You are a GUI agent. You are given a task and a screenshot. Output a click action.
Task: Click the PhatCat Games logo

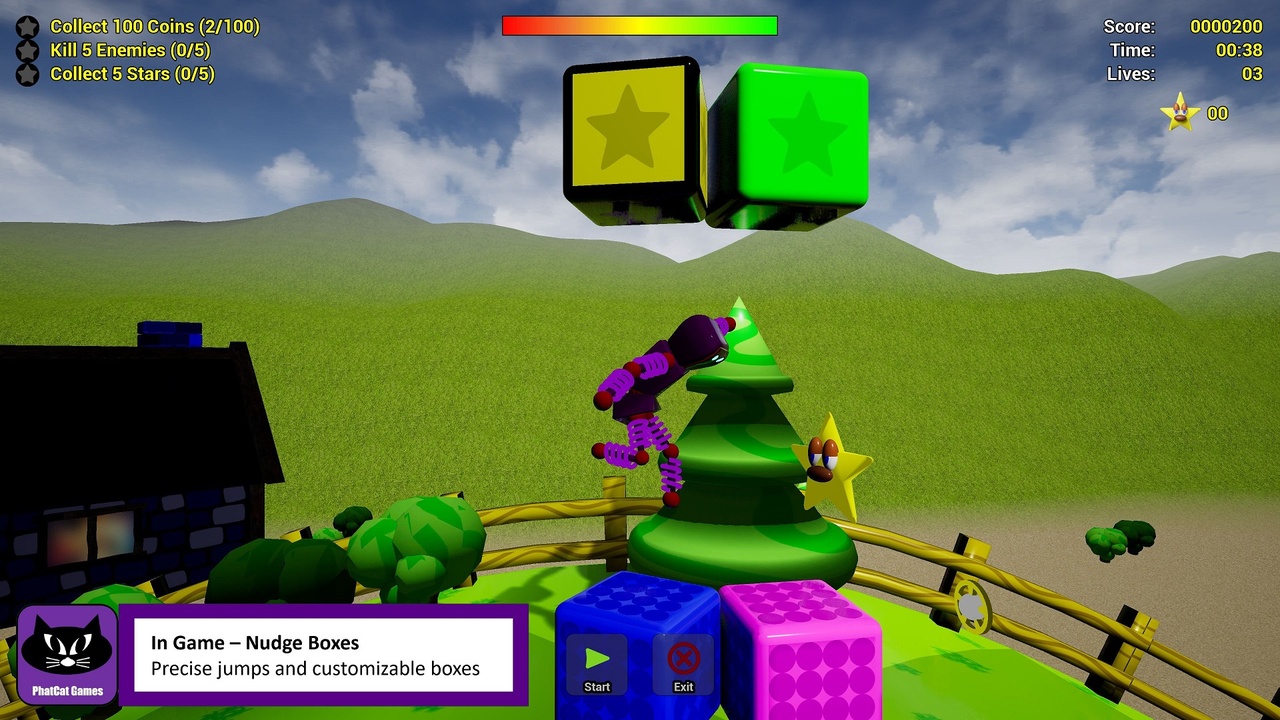(67, 654)
